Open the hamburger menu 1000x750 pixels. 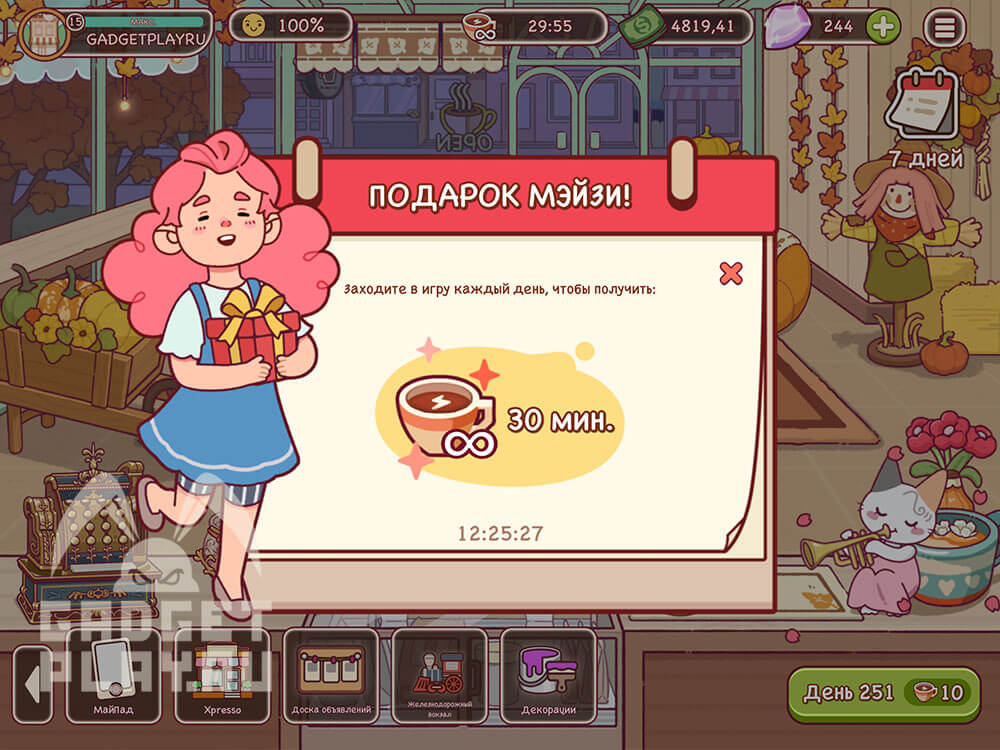[943, 27]
